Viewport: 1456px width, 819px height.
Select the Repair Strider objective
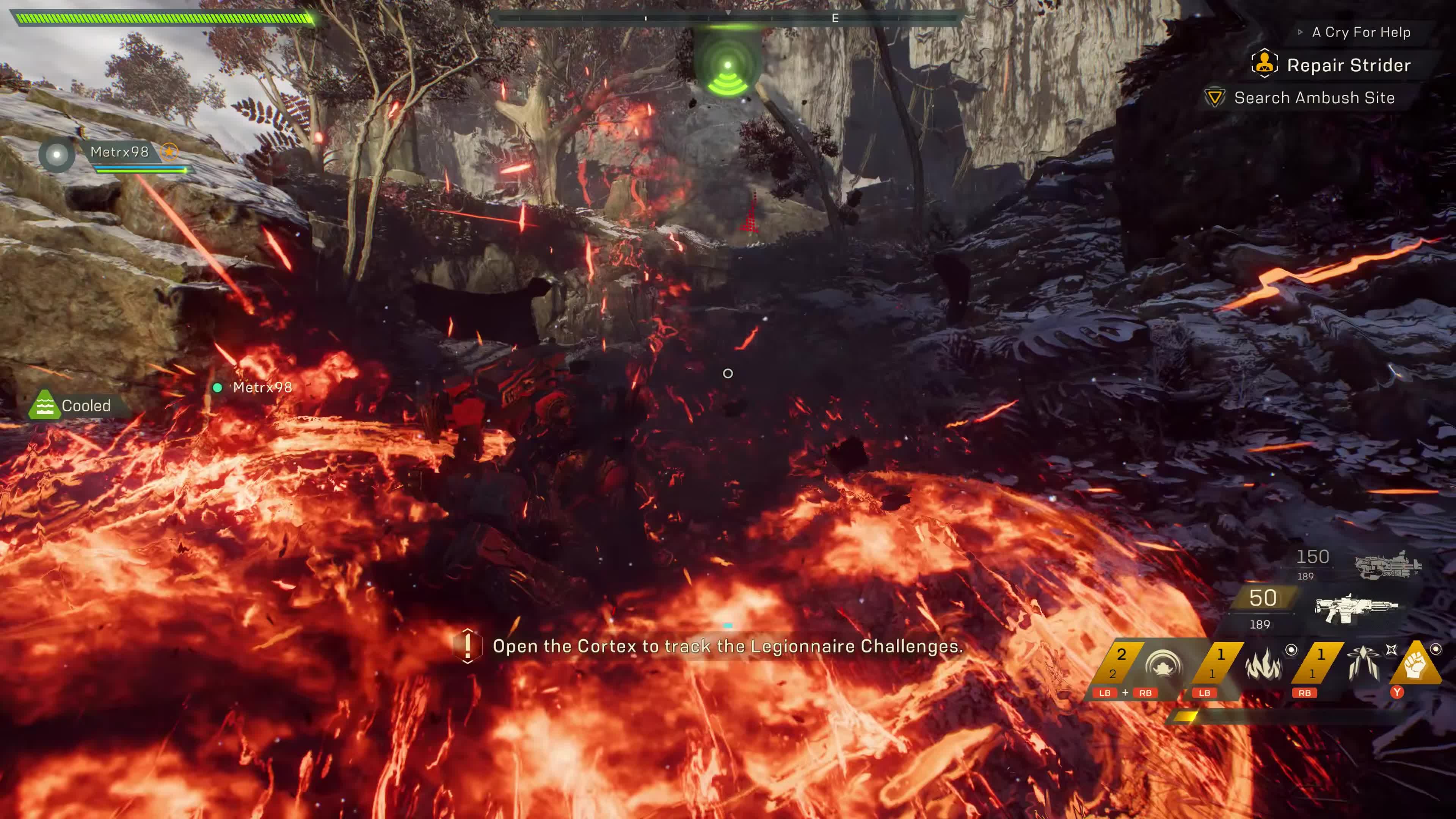[1348, 66]
